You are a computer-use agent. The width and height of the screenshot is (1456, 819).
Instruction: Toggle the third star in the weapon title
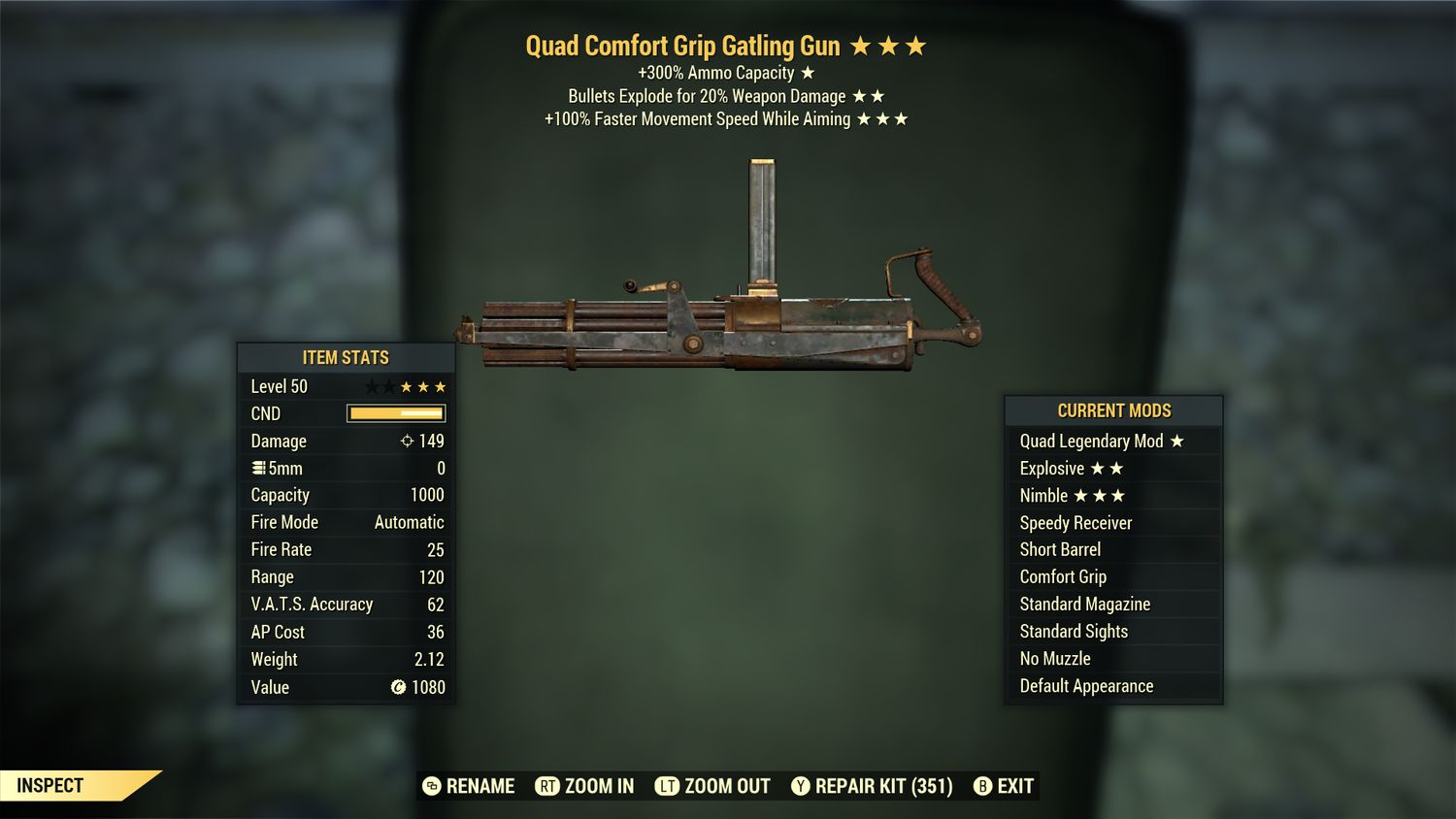916,44
